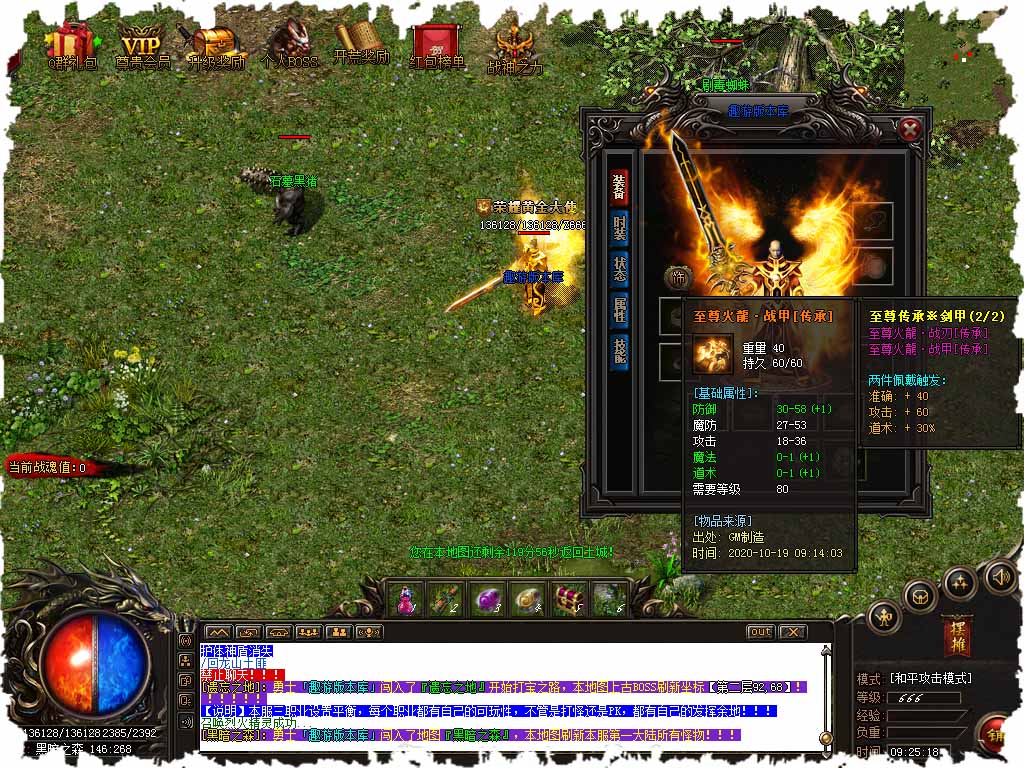Open the treasure chest hotbar slot
This screenshot has width=1024, height=768.
click(x=569, y=598)
